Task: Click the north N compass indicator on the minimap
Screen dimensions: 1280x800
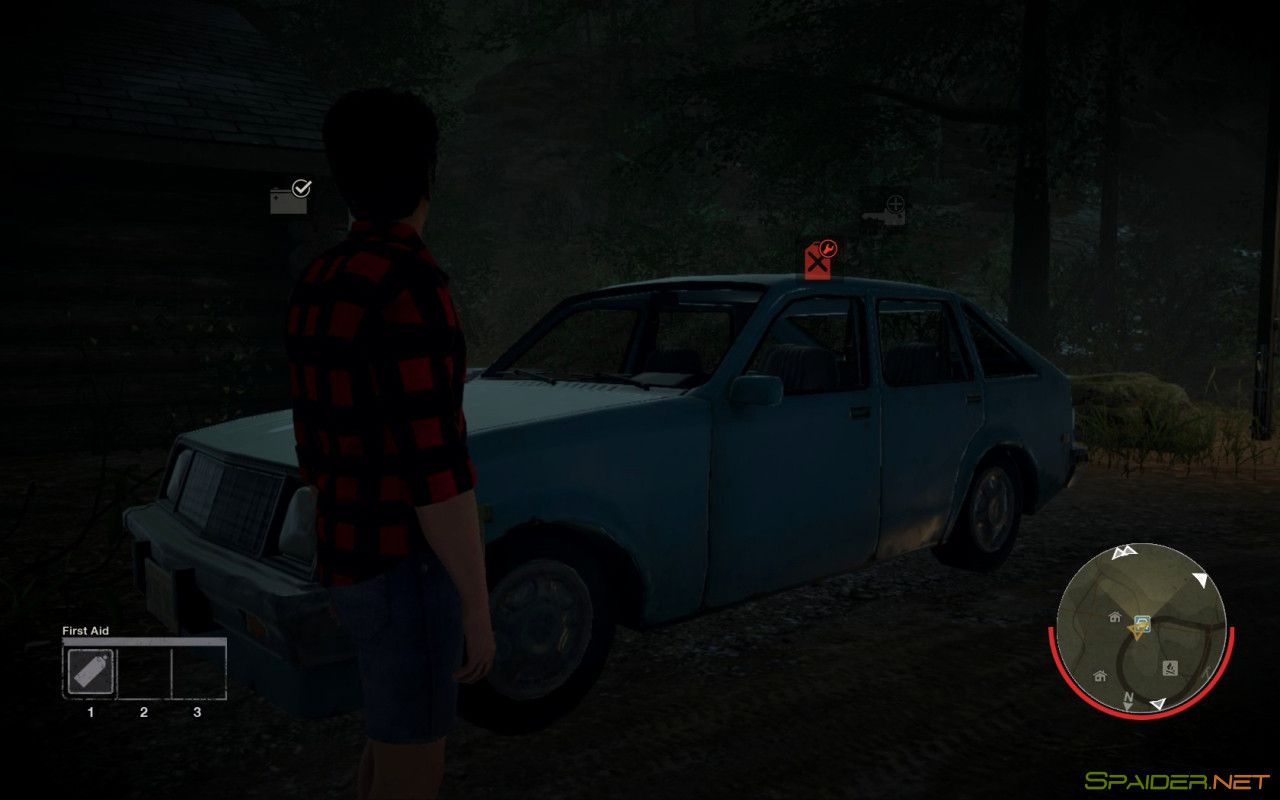Action: pos(1128,697)
